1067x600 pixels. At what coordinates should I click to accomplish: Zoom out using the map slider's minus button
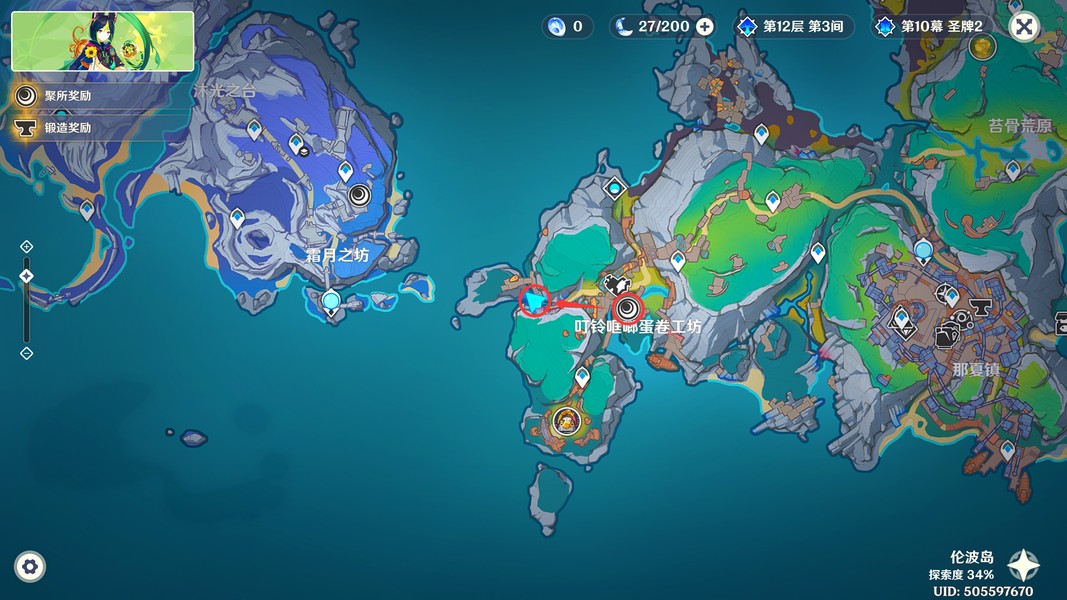coord(27,353)
